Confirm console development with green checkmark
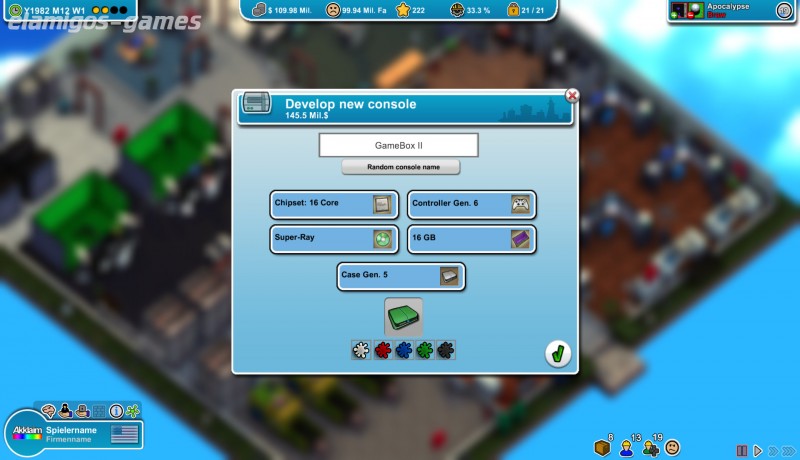 click(x=558, y=354)
